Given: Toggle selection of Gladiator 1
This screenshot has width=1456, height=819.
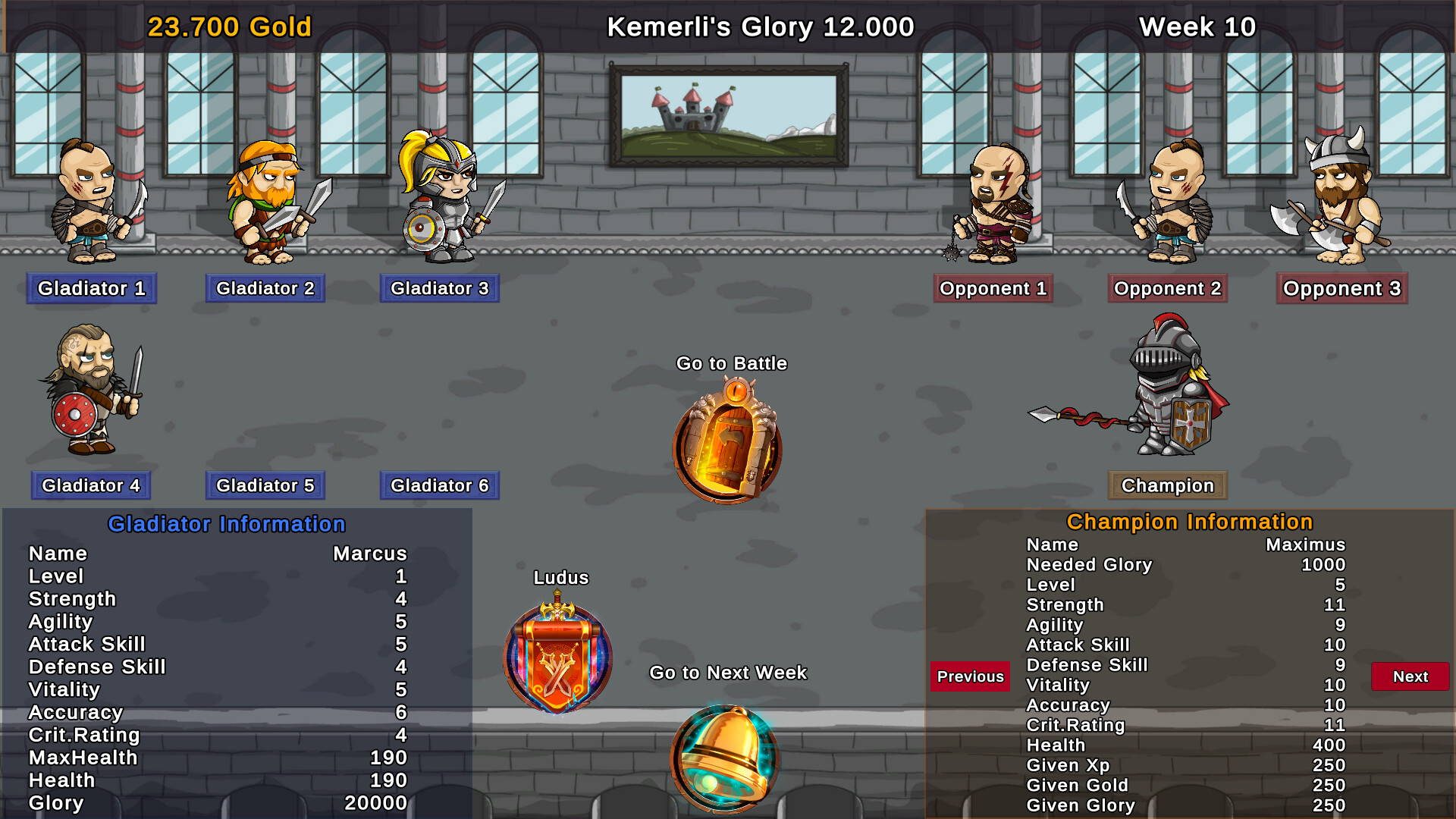Looking at the screenshot, I should click(91, 288).
